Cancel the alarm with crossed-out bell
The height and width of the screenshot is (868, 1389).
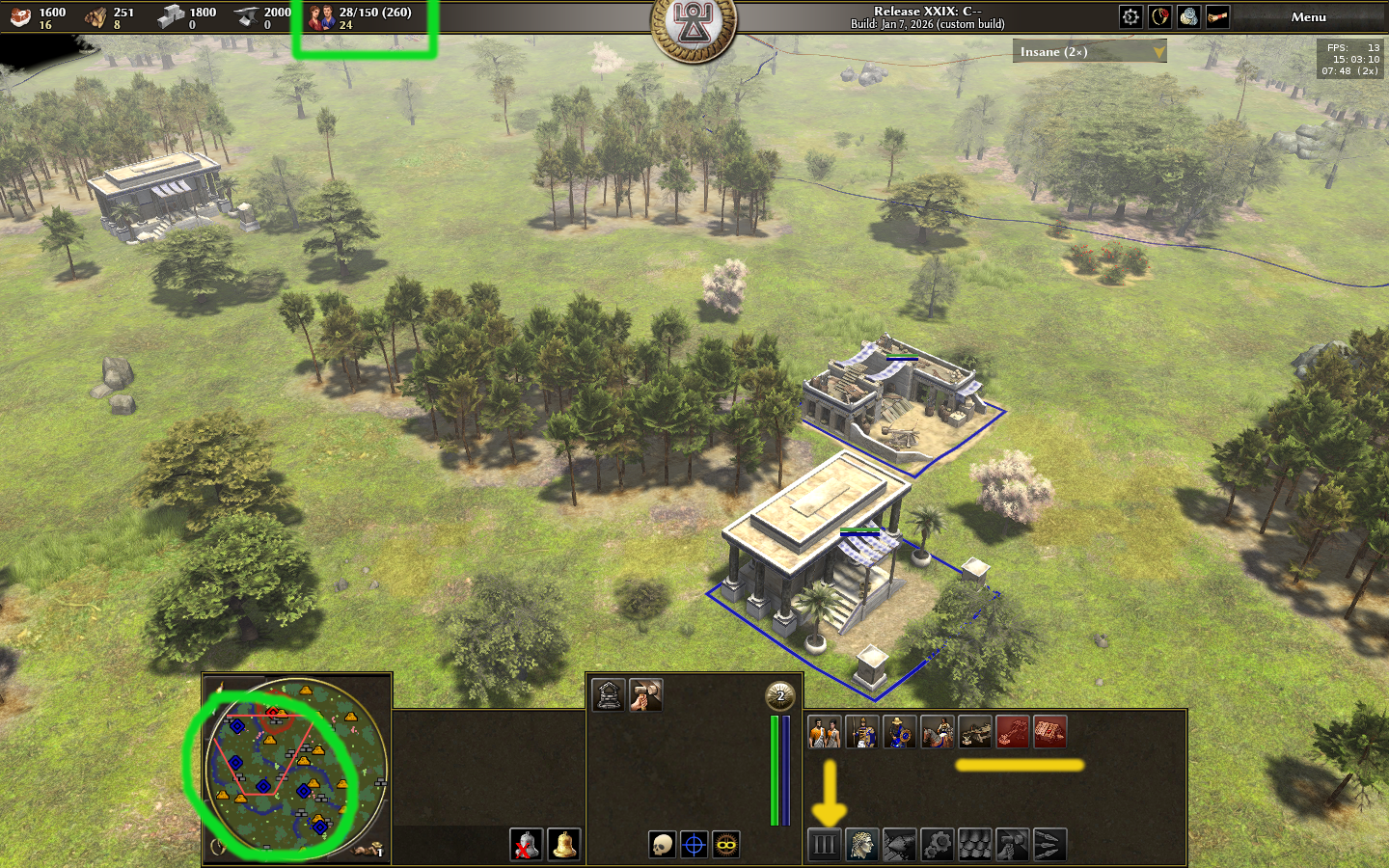525,845
